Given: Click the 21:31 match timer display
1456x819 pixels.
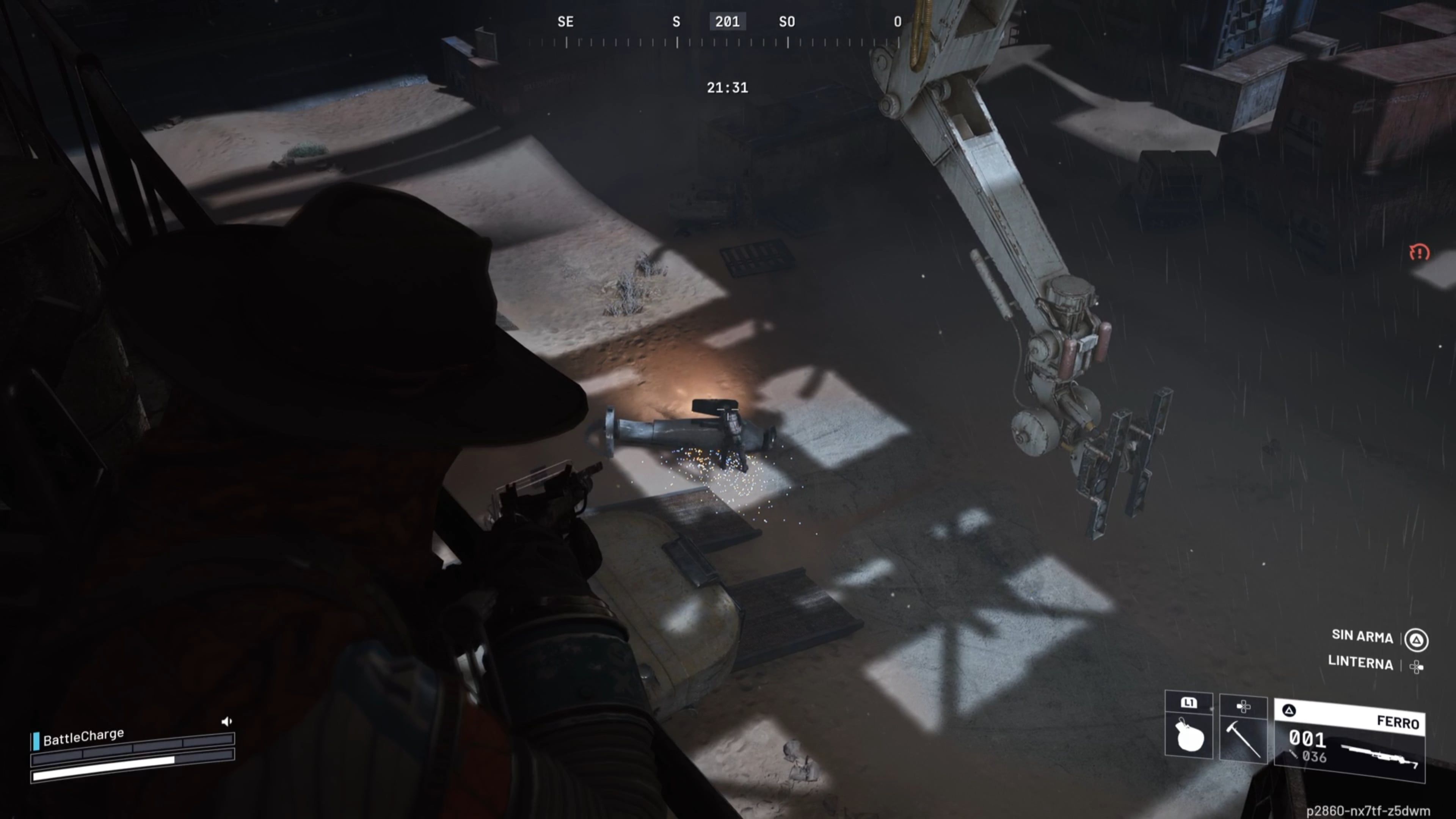Looking at the screenshot, I should click(x=728, y=87).
